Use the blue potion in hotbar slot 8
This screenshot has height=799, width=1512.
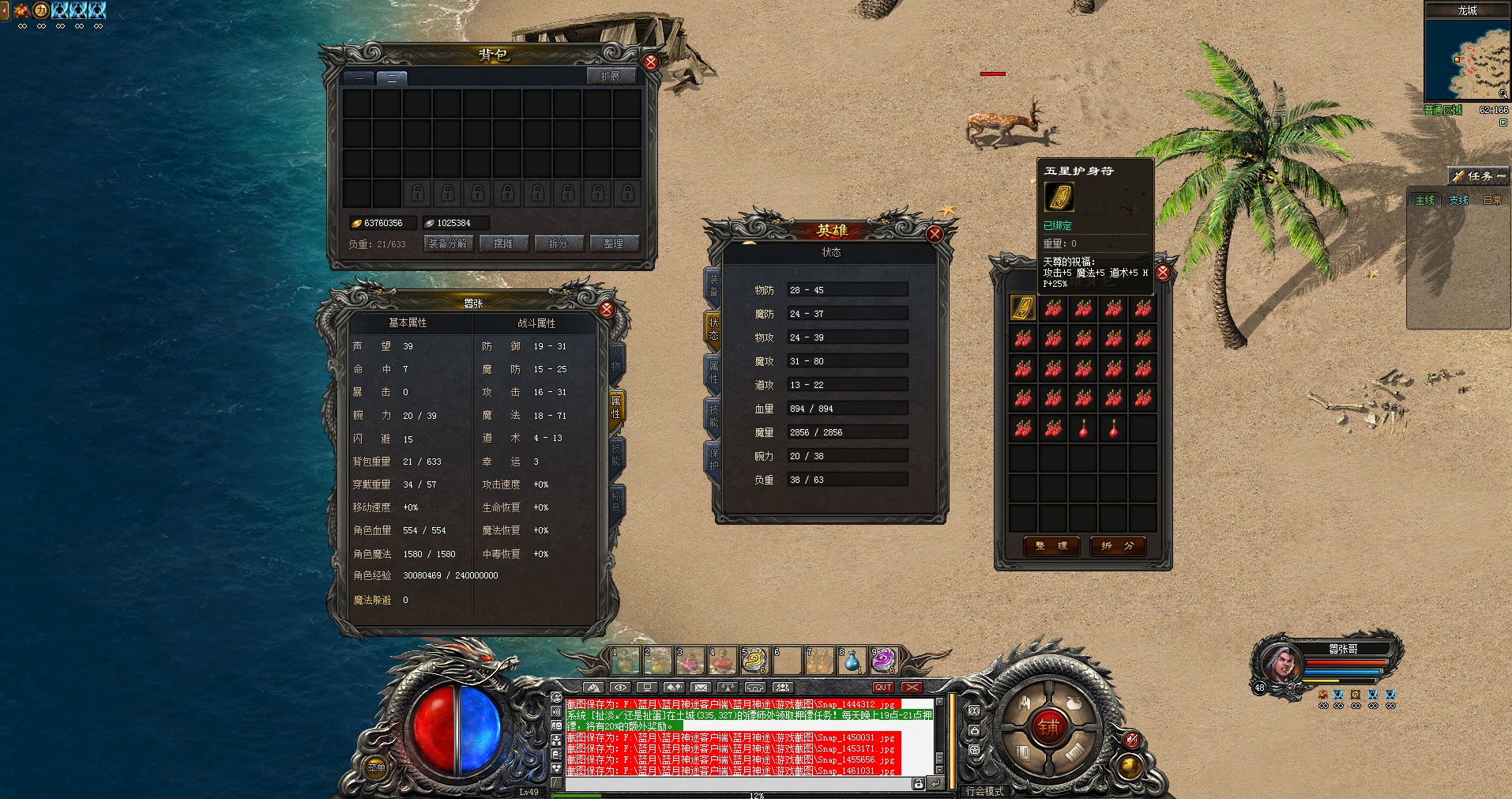coord(852,660)
